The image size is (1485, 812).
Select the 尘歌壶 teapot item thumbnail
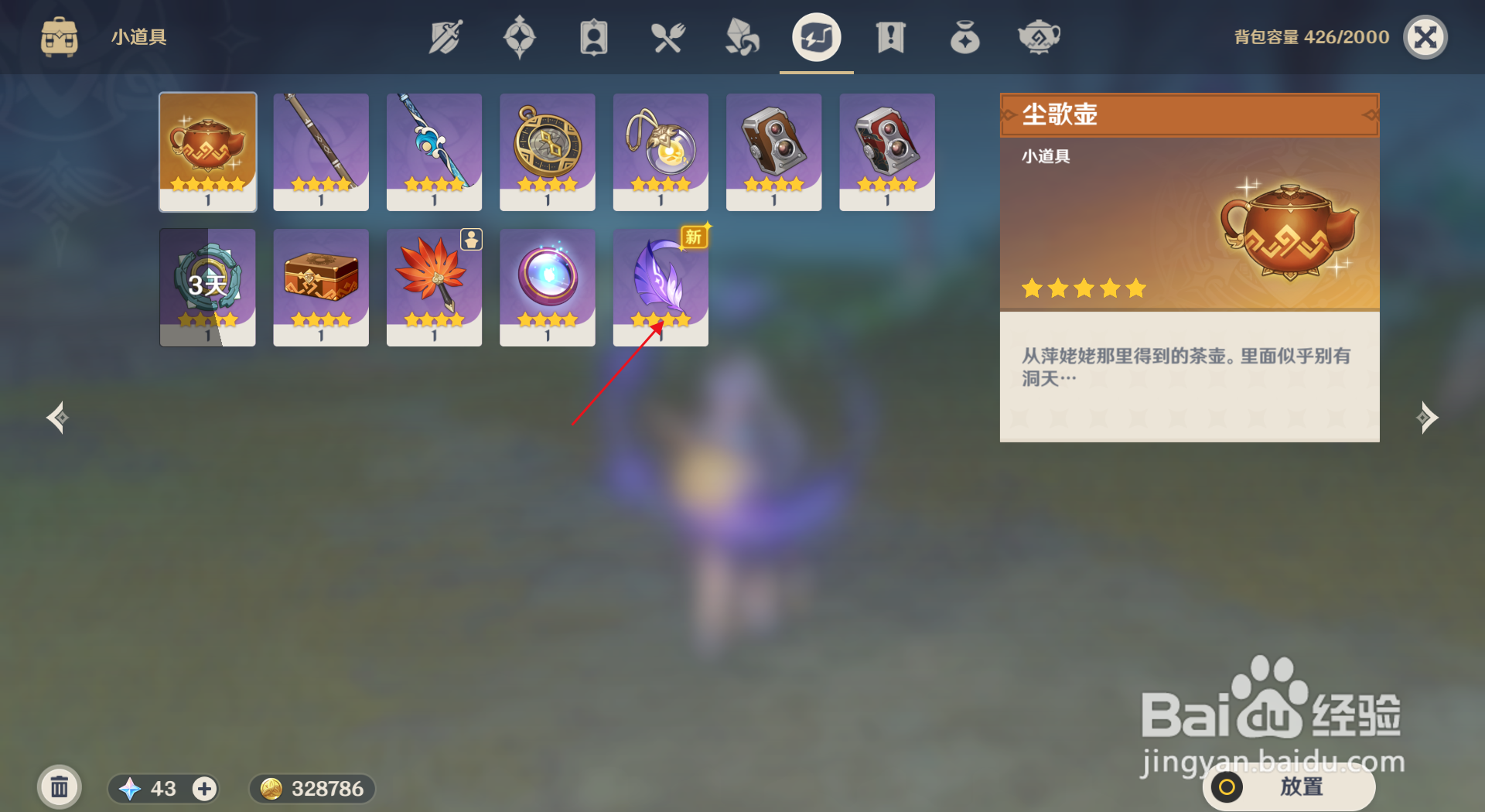[207, 152]
